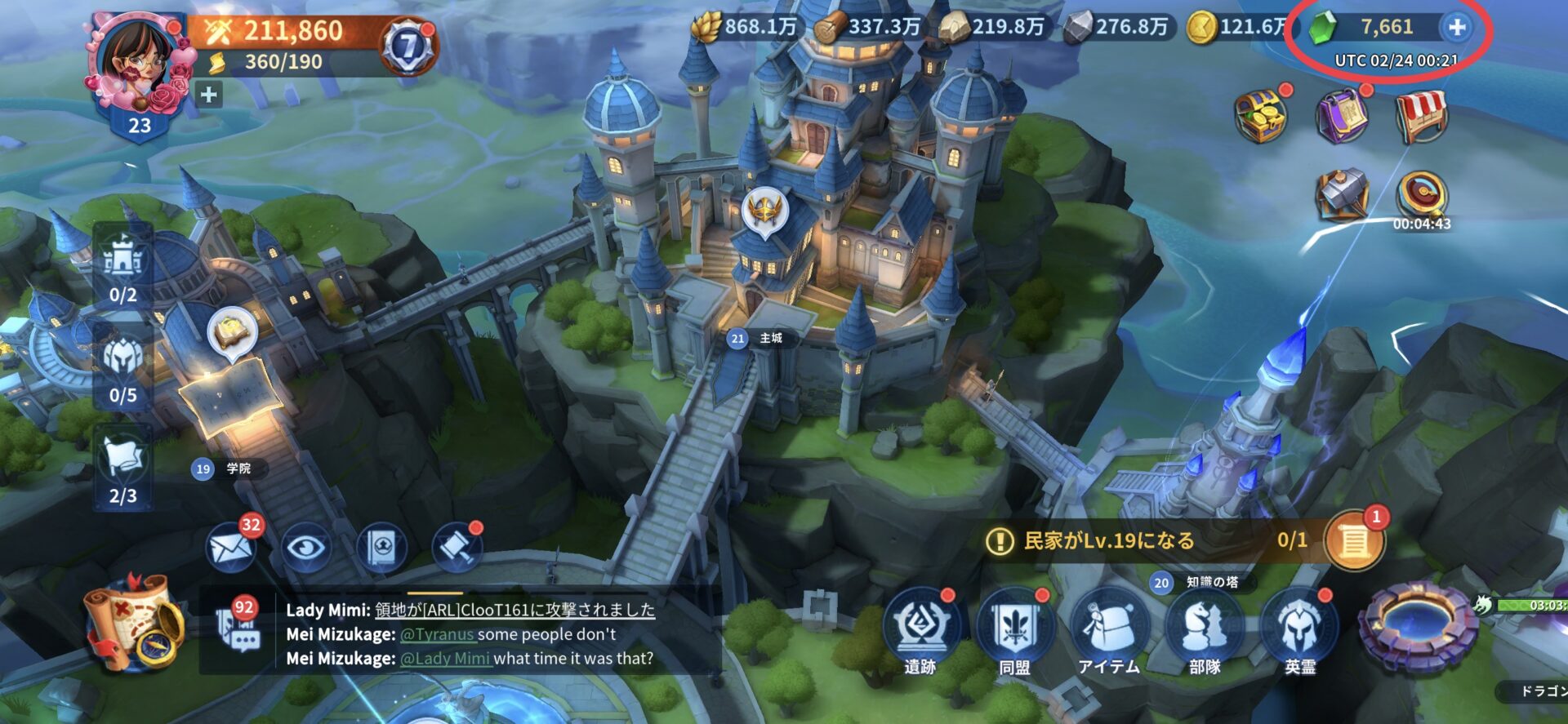Open the 同盟 alliance menu
Viewport: 1568px width, 724px height.
1014,630
